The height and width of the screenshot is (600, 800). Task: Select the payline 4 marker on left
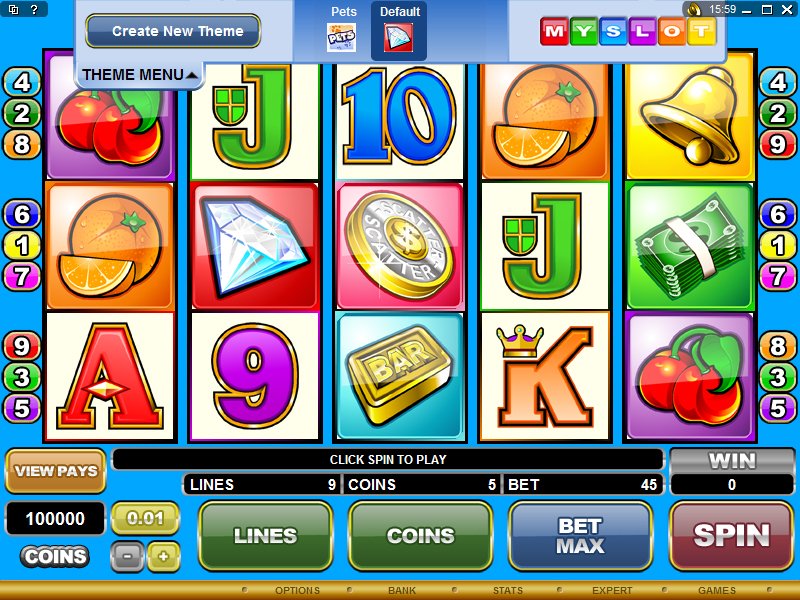(23, 82)
